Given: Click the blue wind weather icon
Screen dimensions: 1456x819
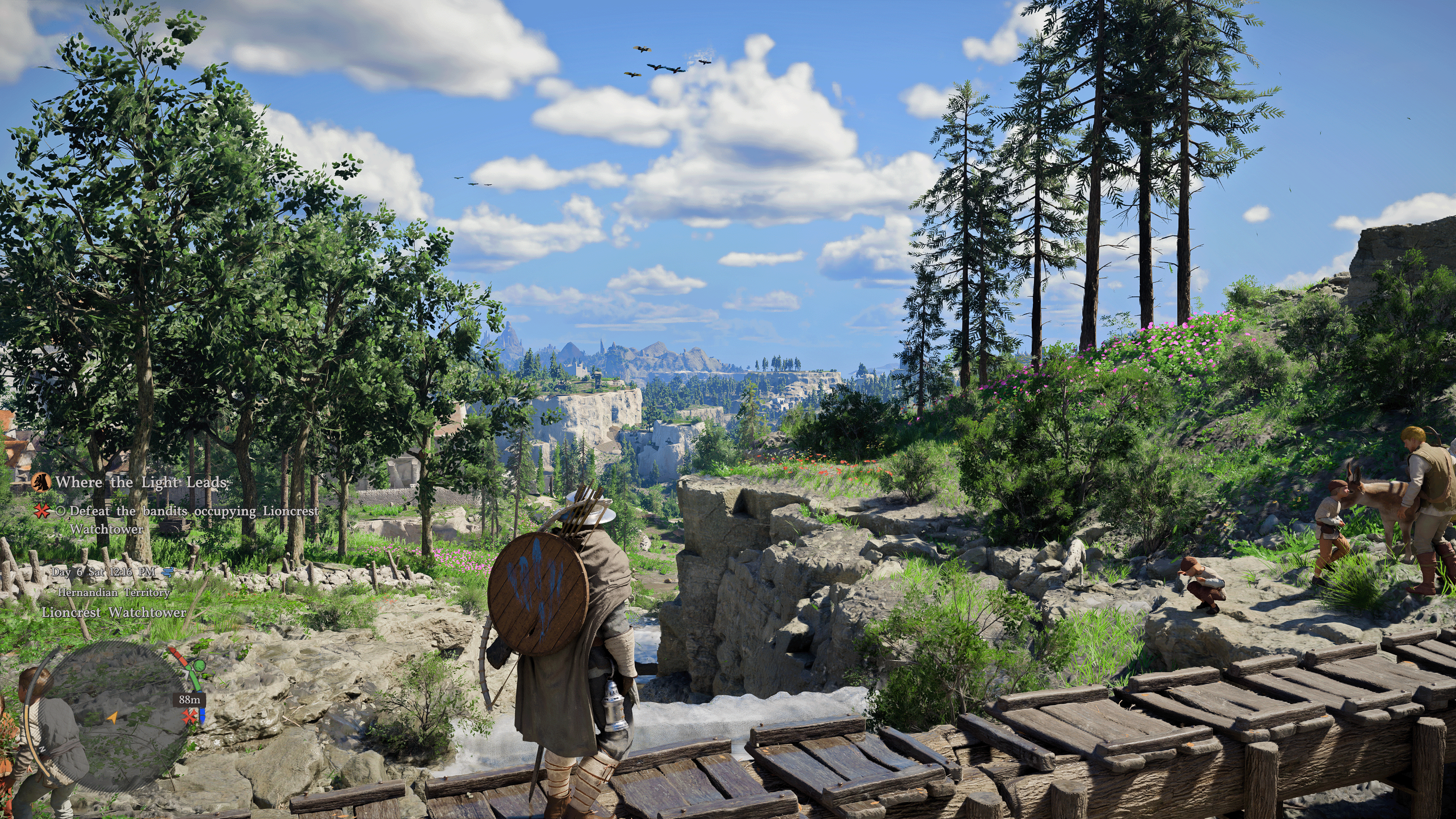Looking at the screenshot, I should (168, 572).
